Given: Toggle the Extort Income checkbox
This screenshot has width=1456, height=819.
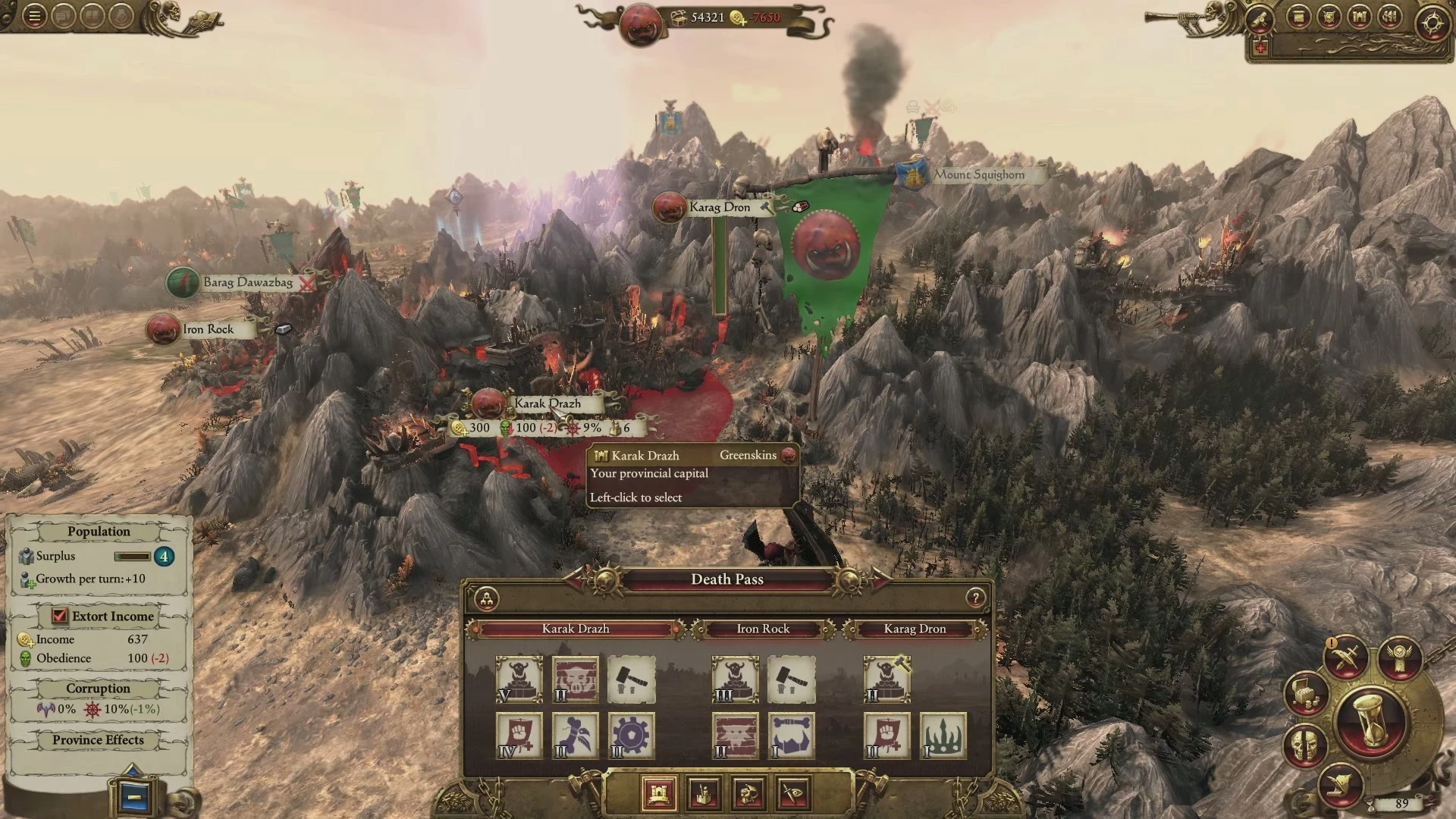Looking at the screenshot, I should coord(60,616).
